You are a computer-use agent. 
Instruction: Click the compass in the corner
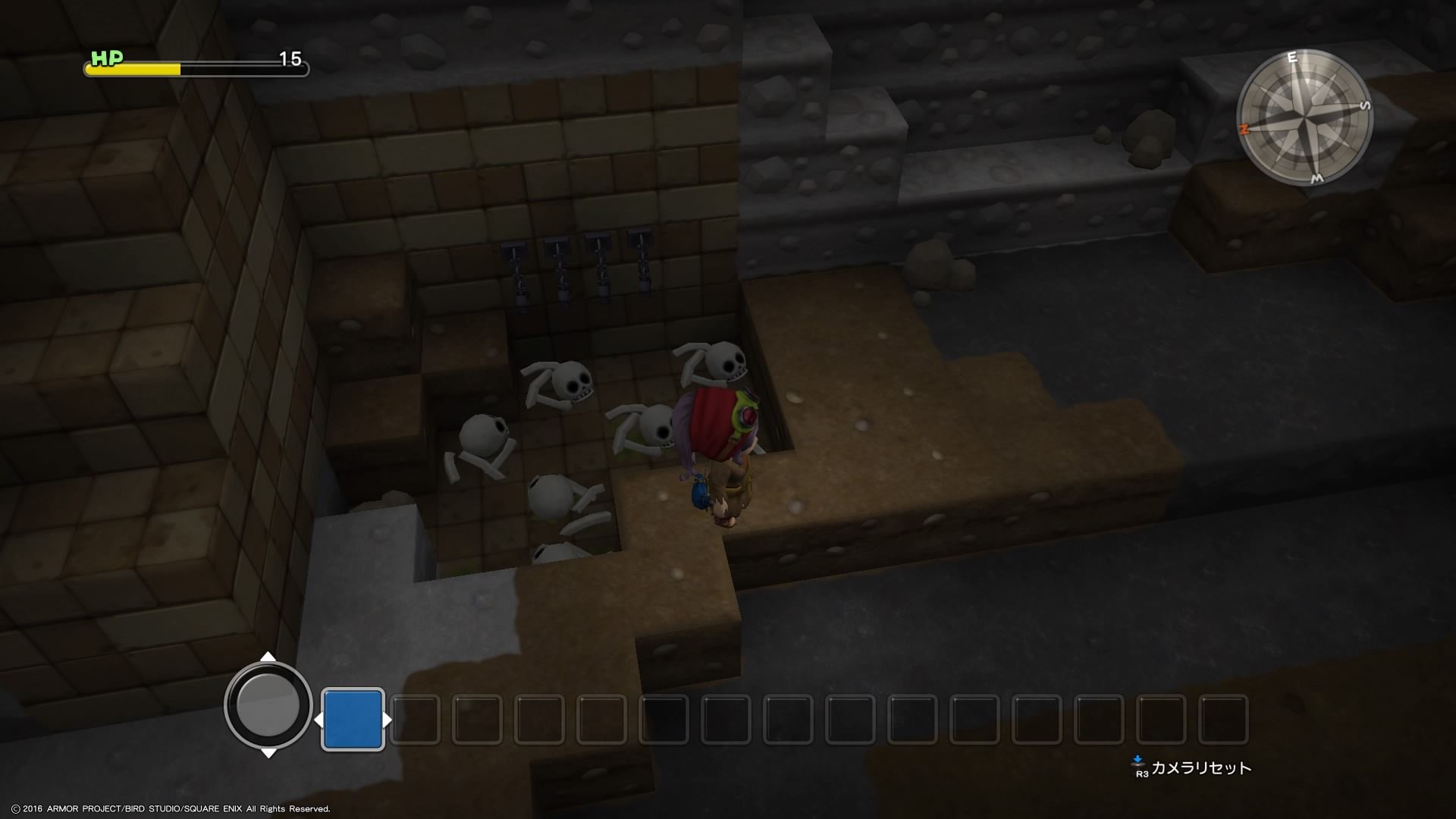[1304, 118]
